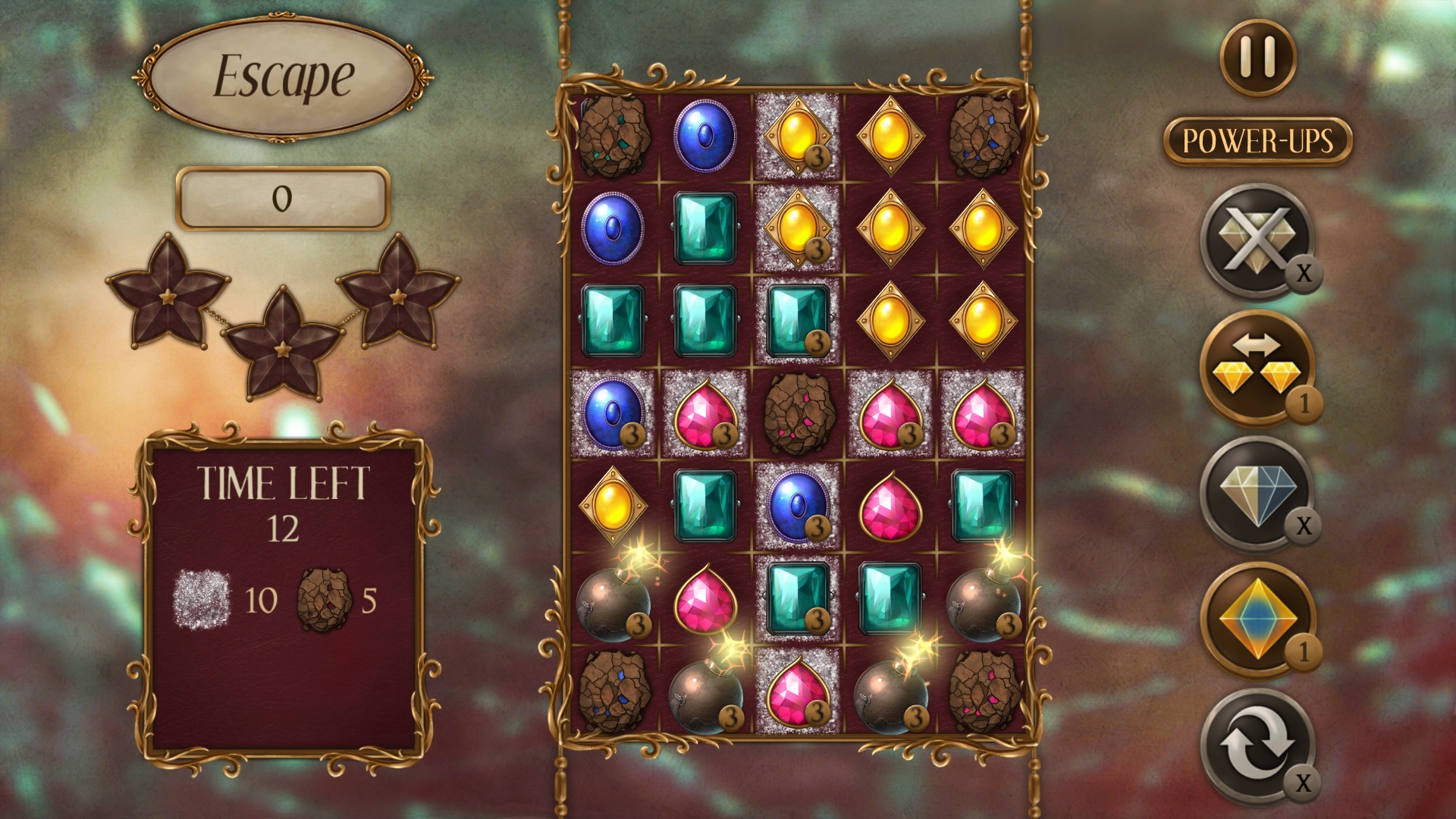Click the Power-Ups banner
Screen dimensions: 1456x819
[x=1259, y=140]
